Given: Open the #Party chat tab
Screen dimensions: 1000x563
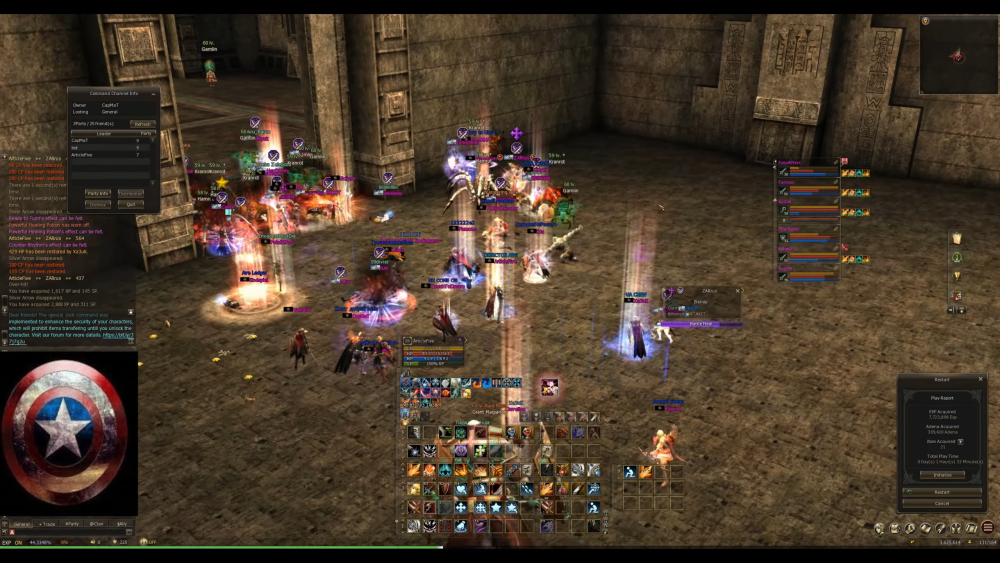Looking at the screenshot, I should (72, 524).
